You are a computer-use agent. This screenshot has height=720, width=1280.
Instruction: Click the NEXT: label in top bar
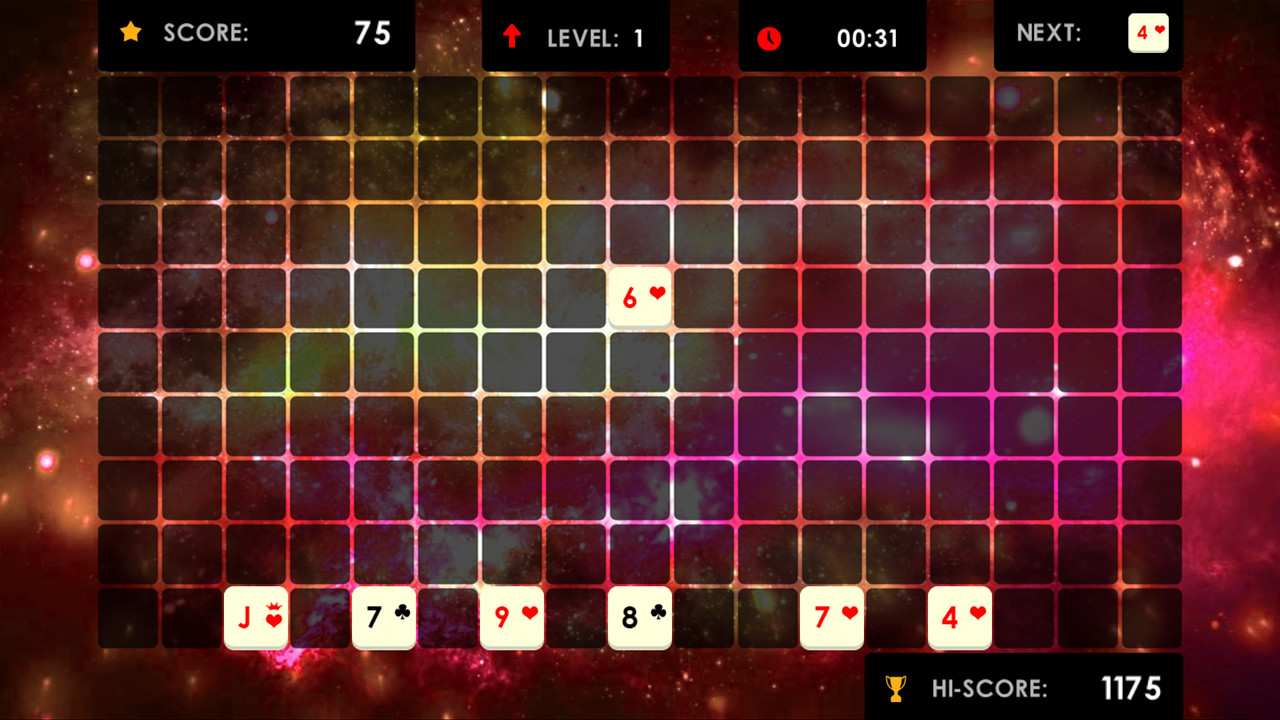pyautogui.click(x=1050, y=33)
